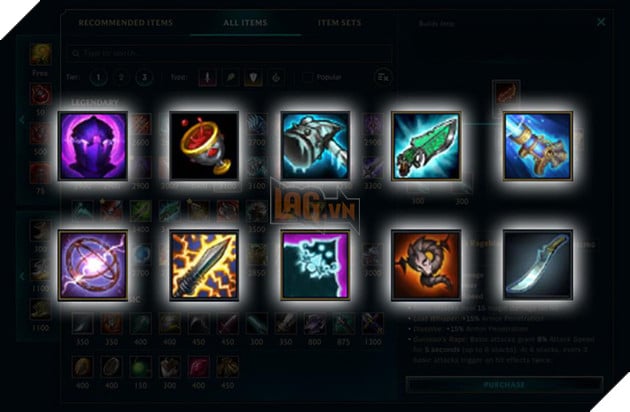Select the purple hooded armor item

tap(92, 145)
